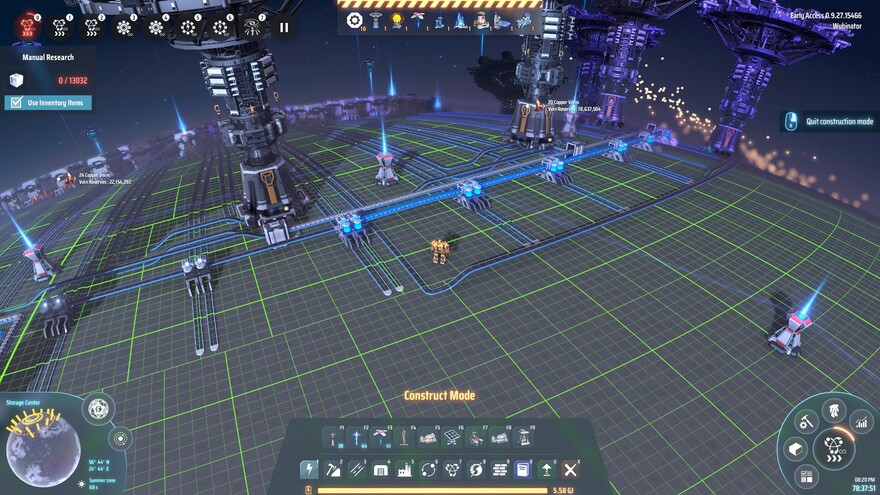Pause the game with the pause button
880x495 pixels.
284,27
